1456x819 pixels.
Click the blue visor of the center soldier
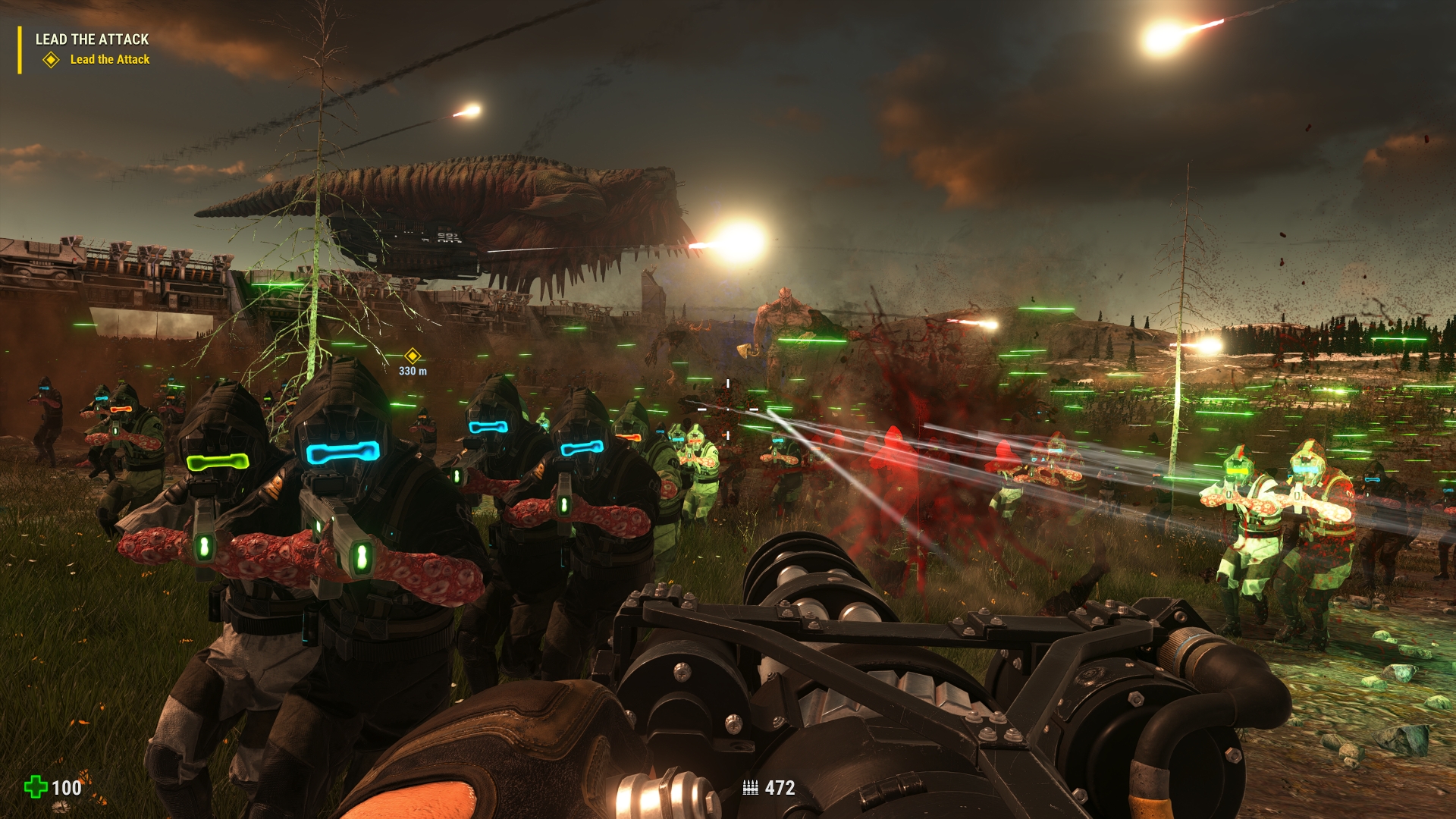(x=341, y=452)
